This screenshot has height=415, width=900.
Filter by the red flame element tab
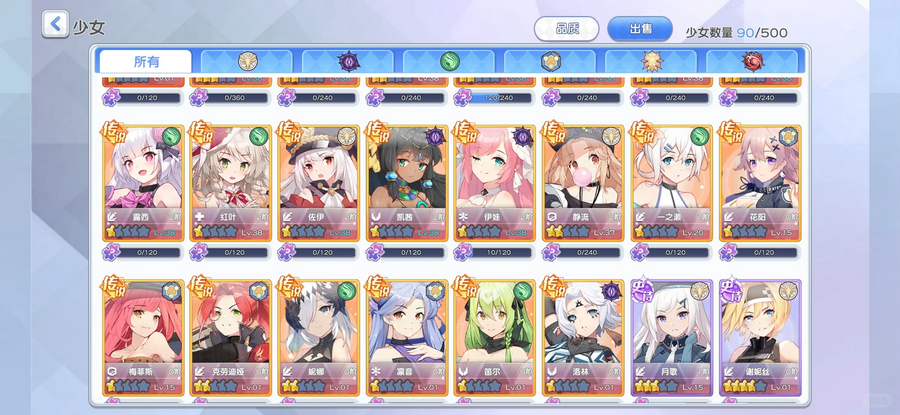[751, 61]
